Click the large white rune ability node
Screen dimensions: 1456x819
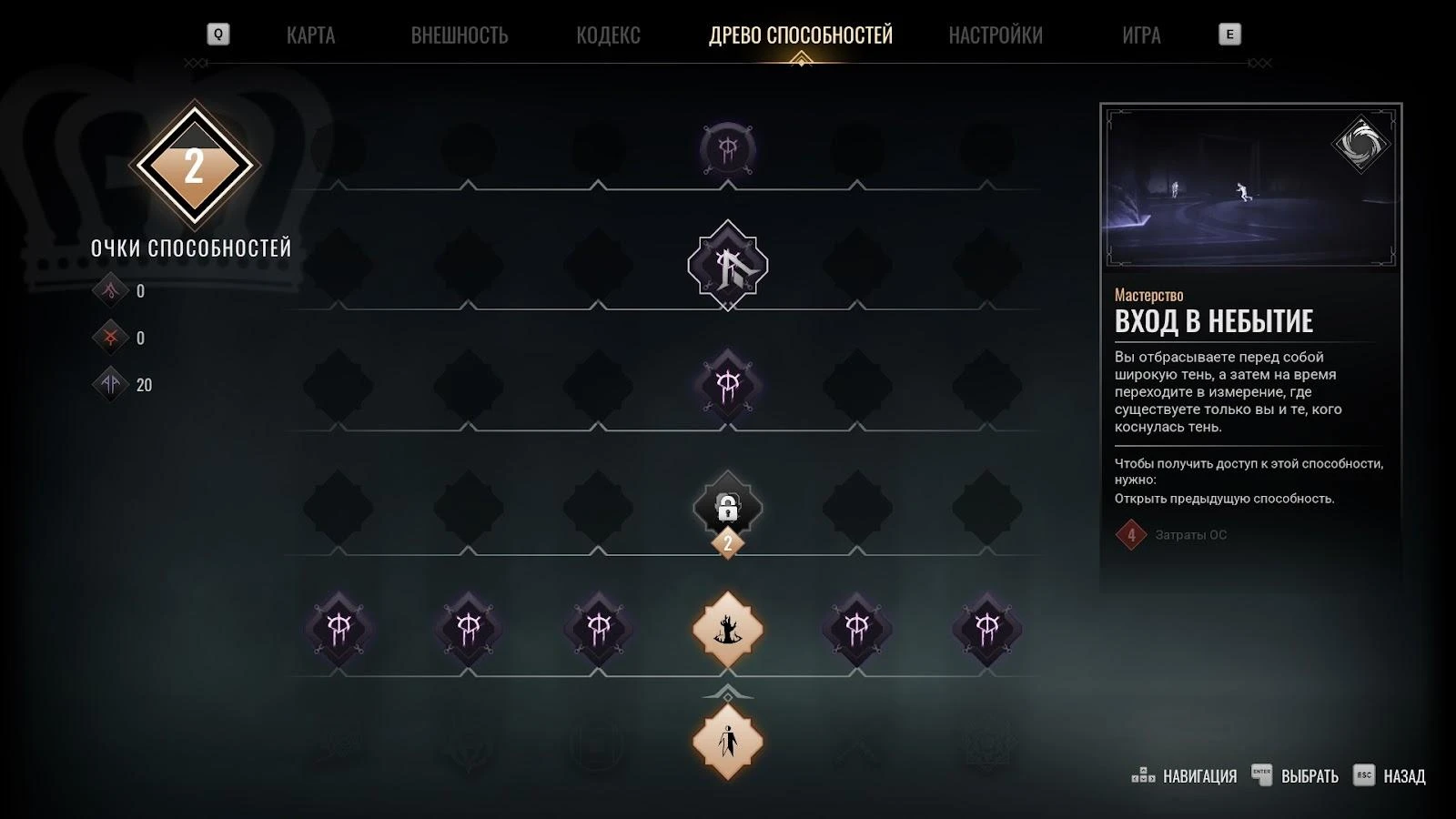point(727,266)
